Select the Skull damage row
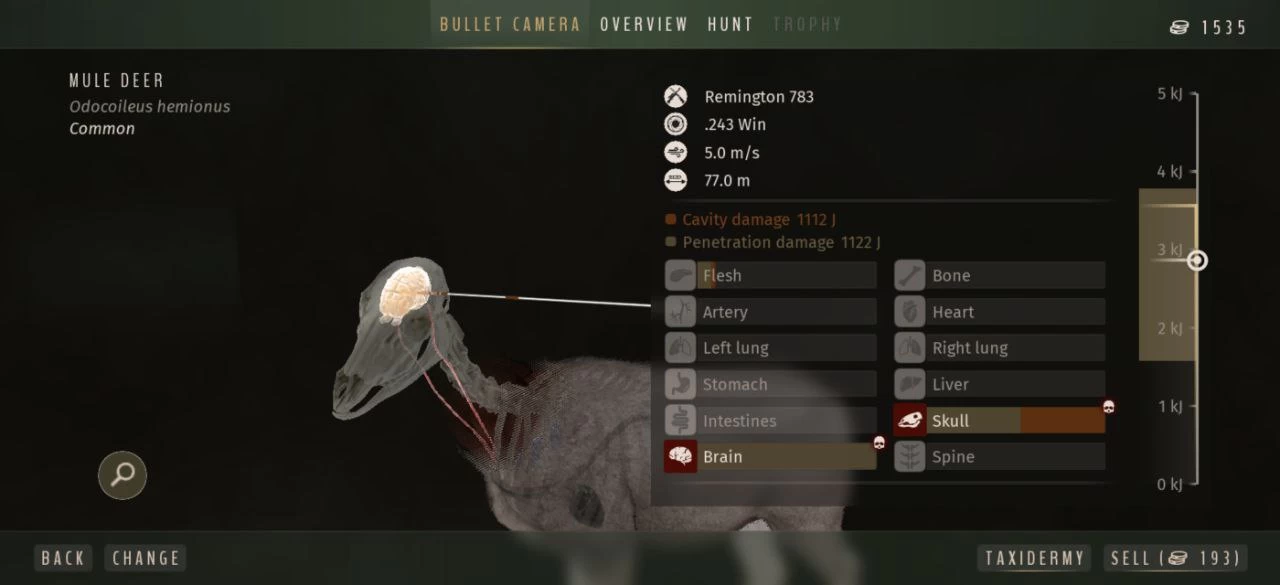Viewport: 1280px width, 585px height. [1000, 421]
